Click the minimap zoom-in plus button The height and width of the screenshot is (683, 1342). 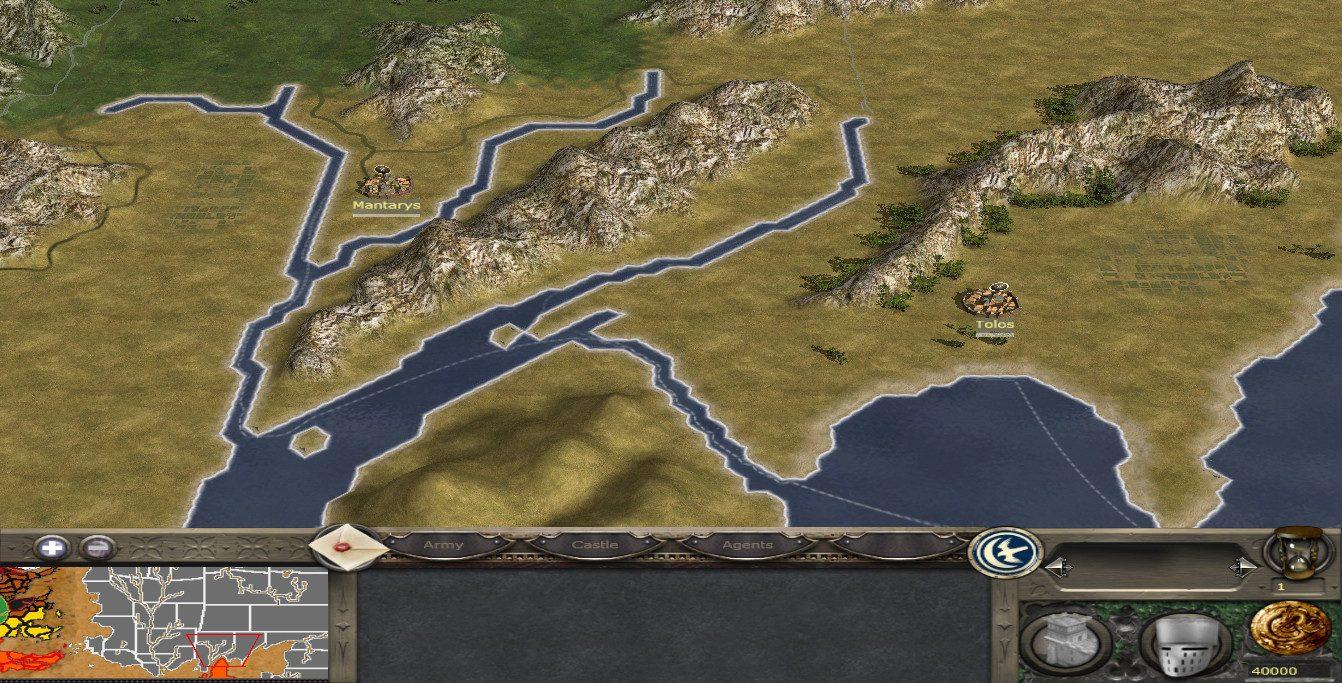pyautogui.click(x=52, y=547)
